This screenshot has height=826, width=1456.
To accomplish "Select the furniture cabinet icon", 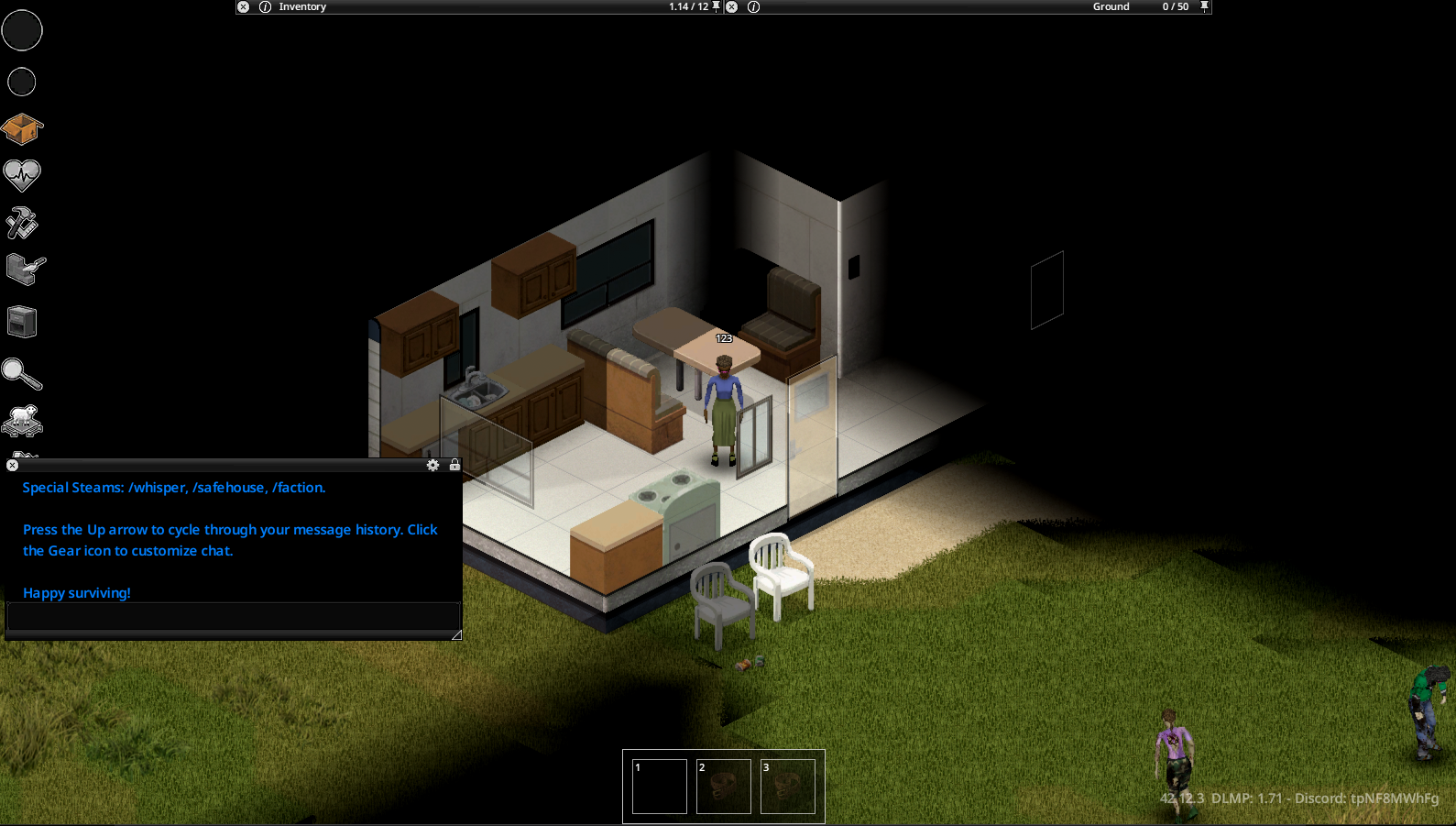I will (x=22, y=322).
